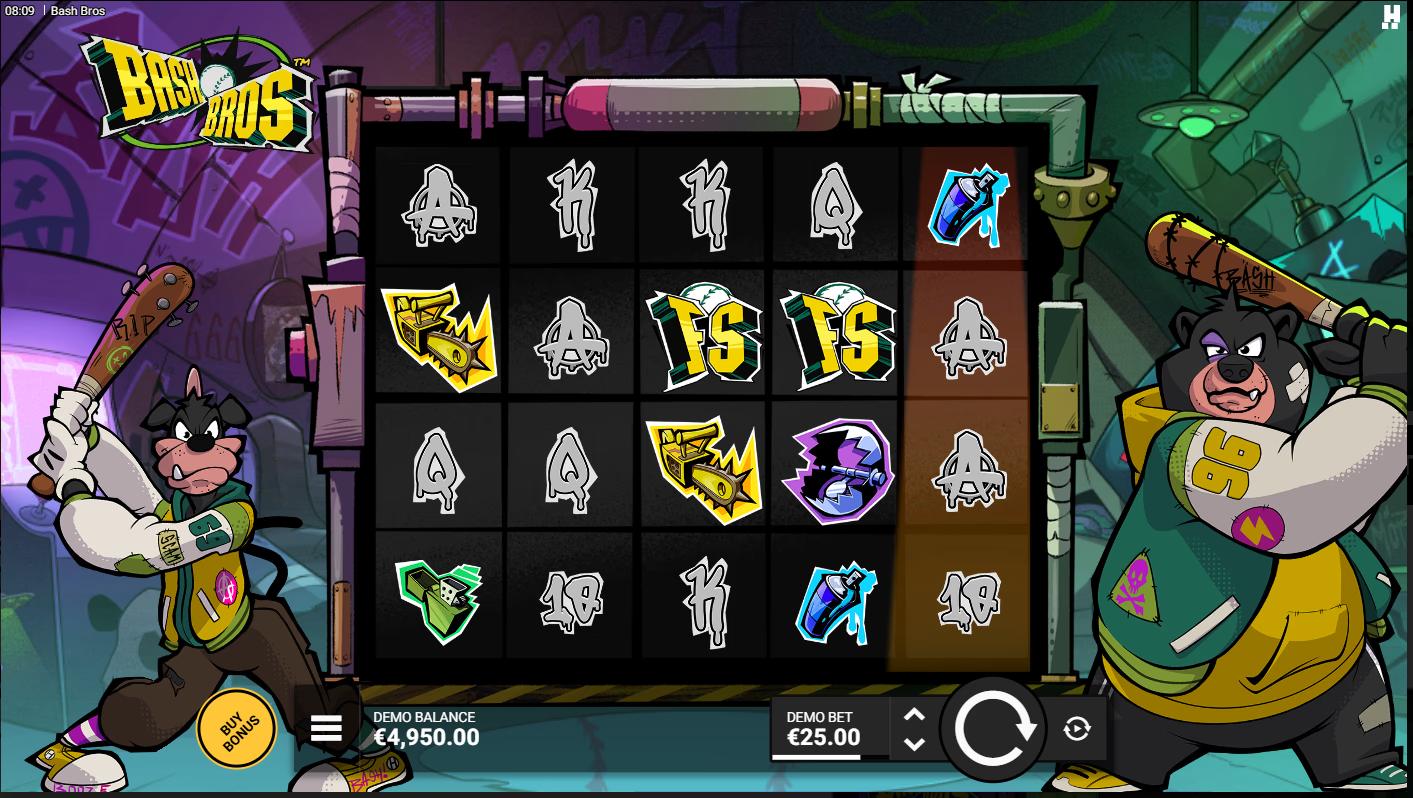Image resolution: width=1413 pixels, height=798 pixels.
Task: Click the Hacksaw logo in top corner
Action: [x=1390, y=17]
